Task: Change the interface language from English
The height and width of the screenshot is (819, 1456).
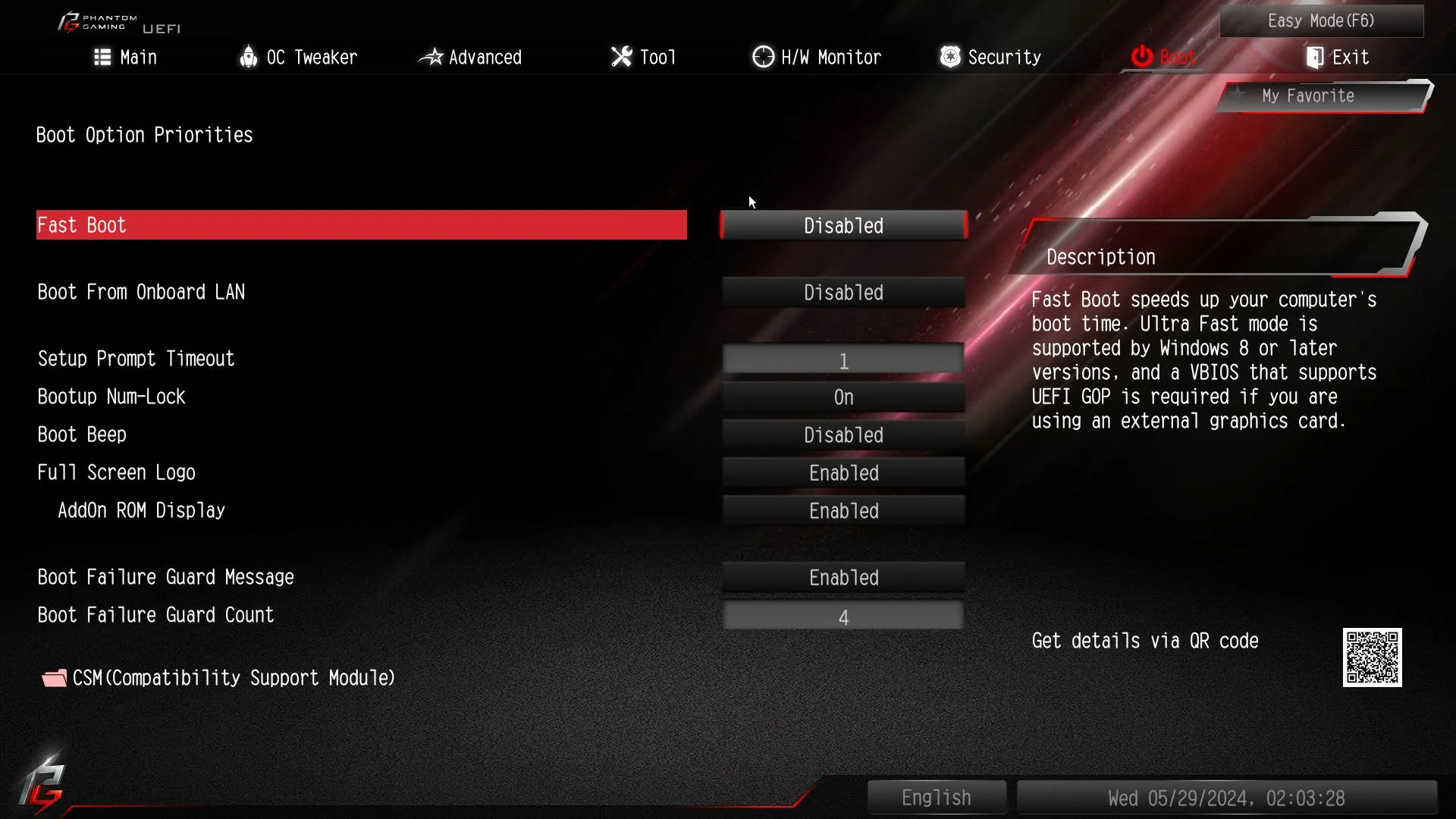Action: (936, 797)
